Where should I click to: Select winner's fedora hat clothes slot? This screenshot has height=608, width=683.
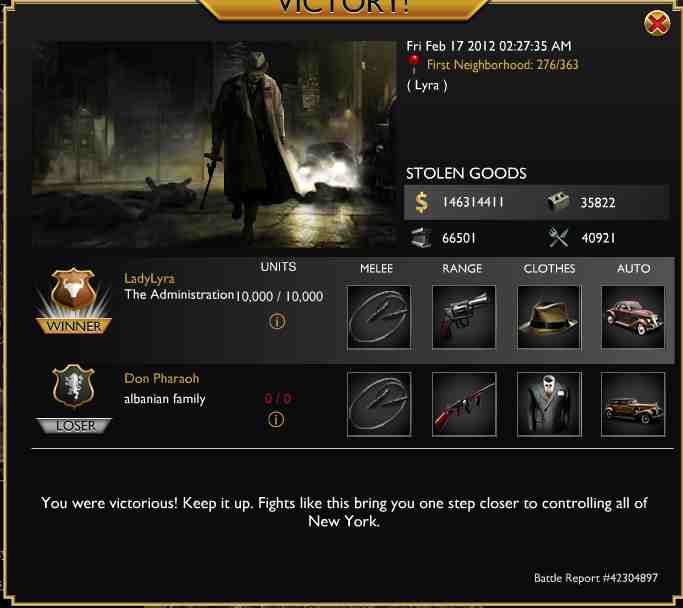[x=549, y=317]
